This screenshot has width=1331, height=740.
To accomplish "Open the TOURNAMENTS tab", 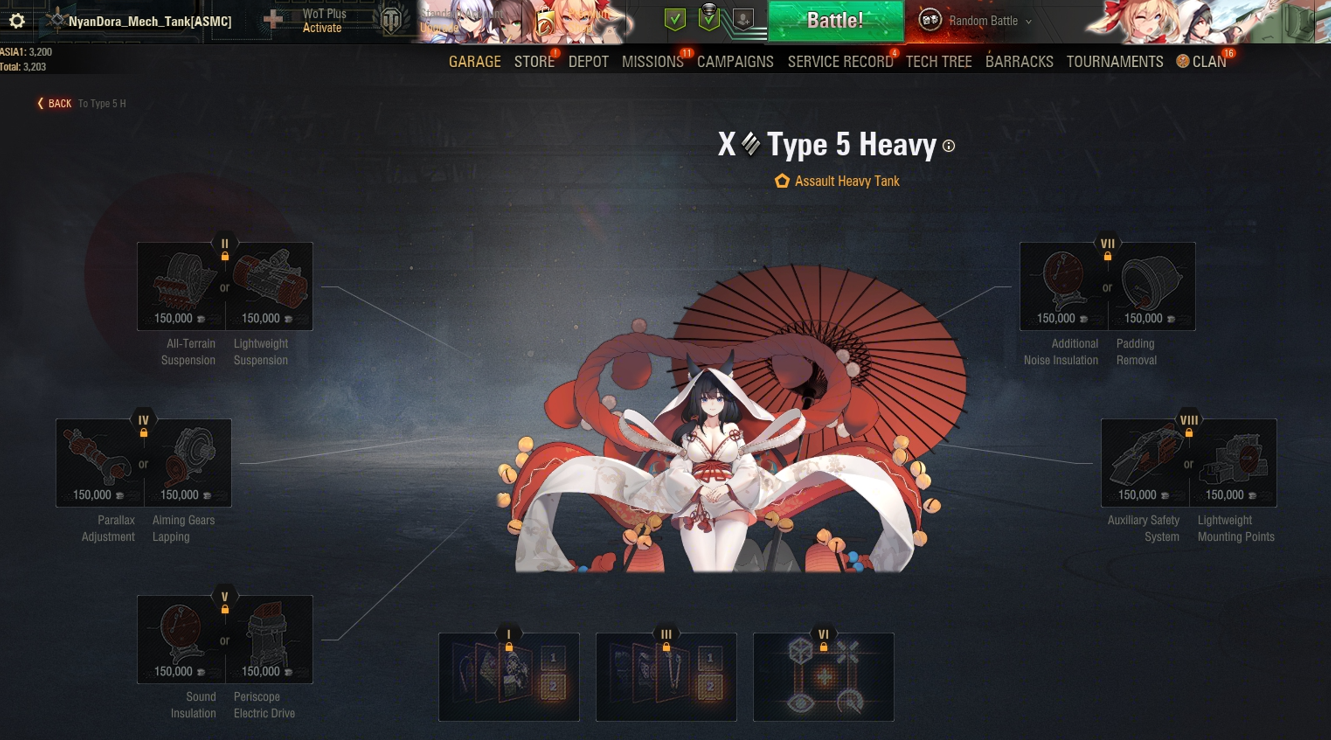I will pyautogui.click(x=1114, y=62).
